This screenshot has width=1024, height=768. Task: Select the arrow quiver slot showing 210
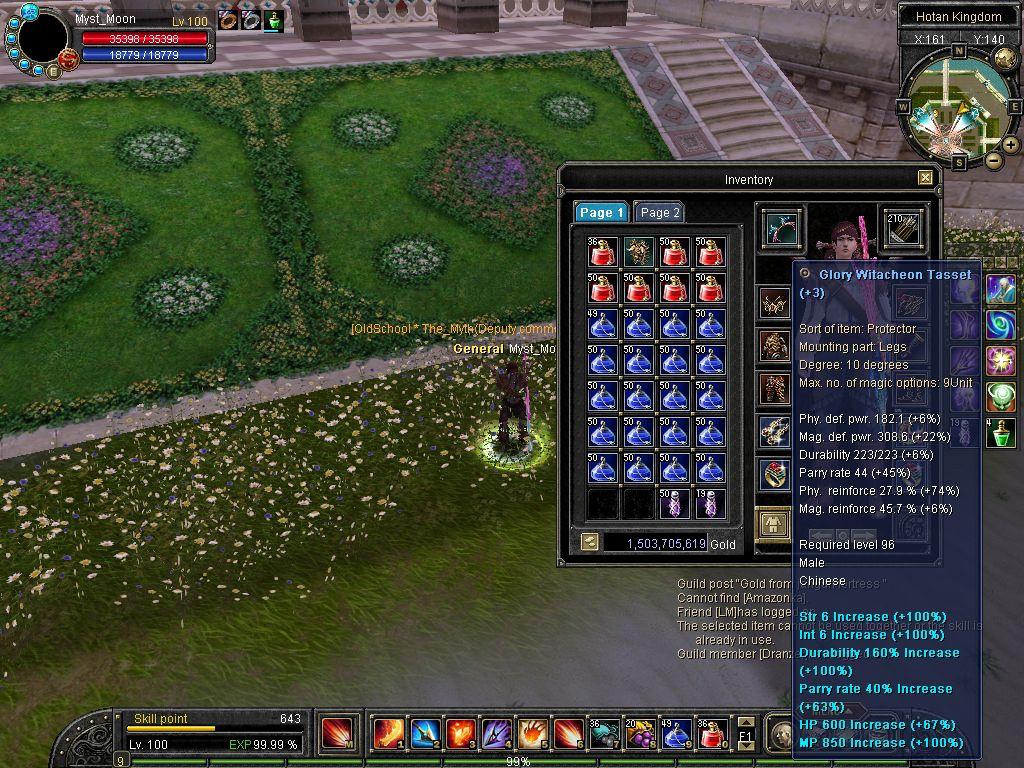click(902, 227)
